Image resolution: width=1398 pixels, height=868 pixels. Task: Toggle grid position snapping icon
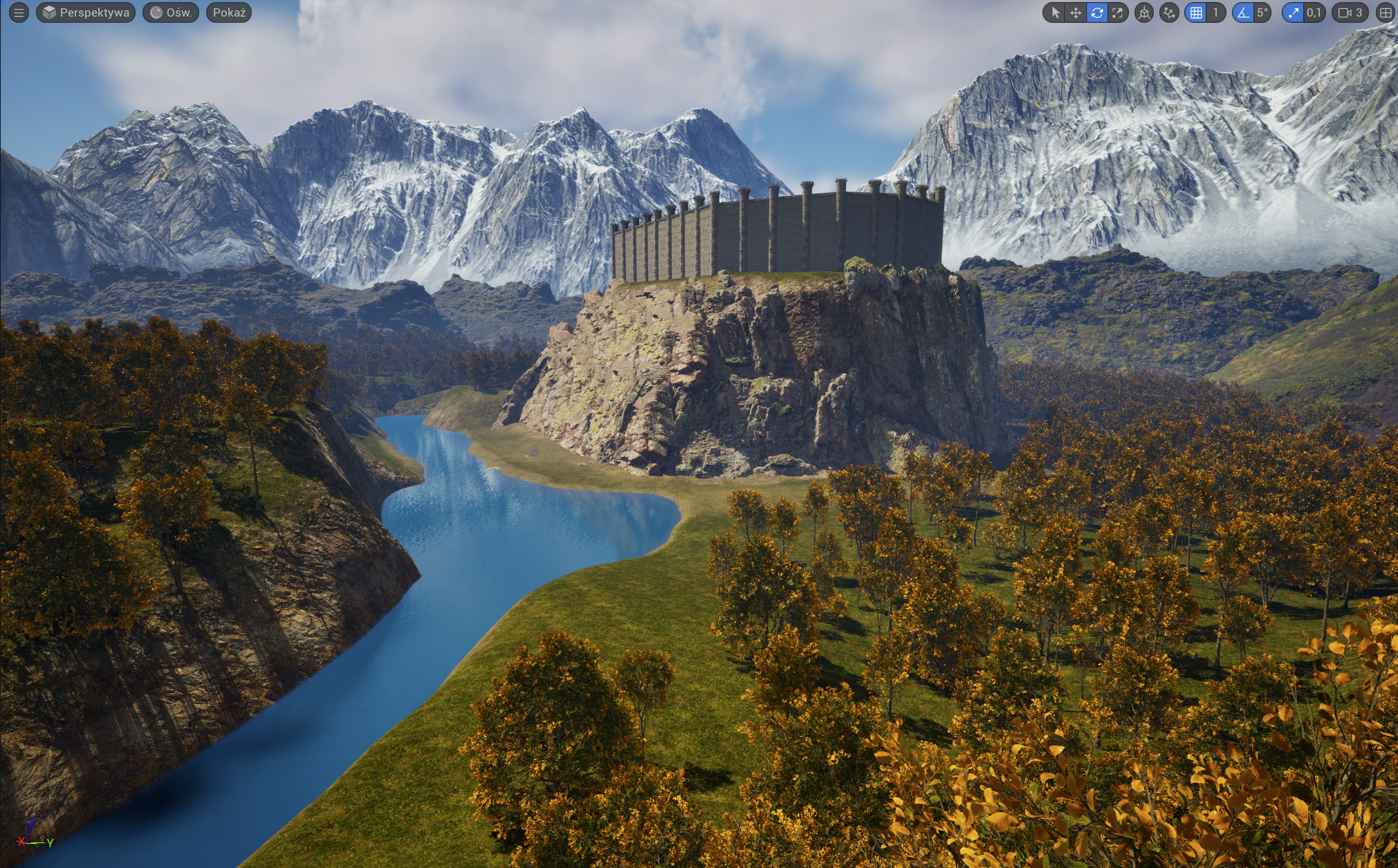[x=1196, y=12]
